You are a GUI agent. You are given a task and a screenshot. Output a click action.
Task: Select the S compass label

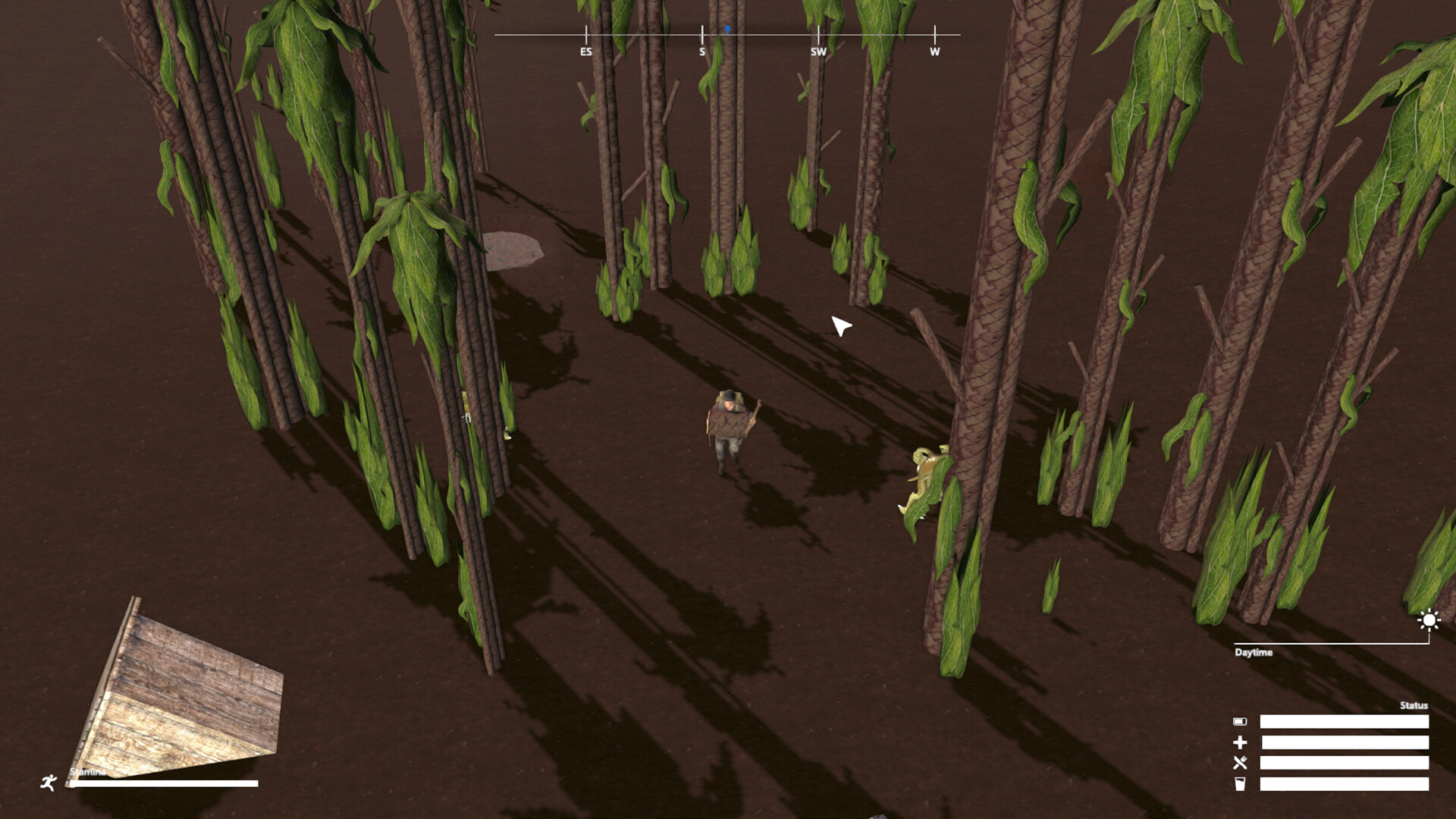click(701, 52)
